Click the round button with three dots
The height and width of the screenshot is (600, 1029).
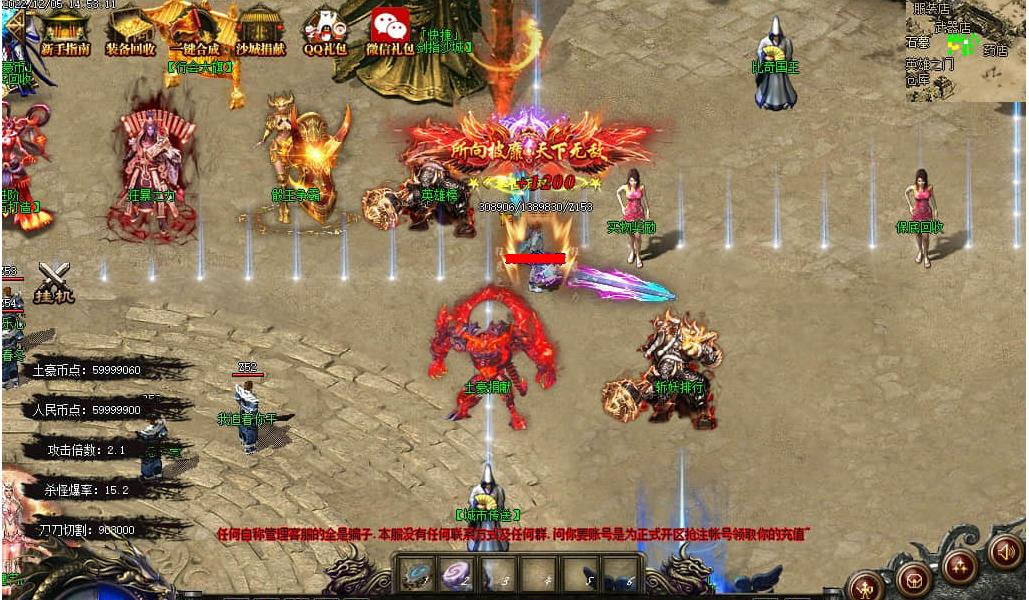[x=959, y=567]
